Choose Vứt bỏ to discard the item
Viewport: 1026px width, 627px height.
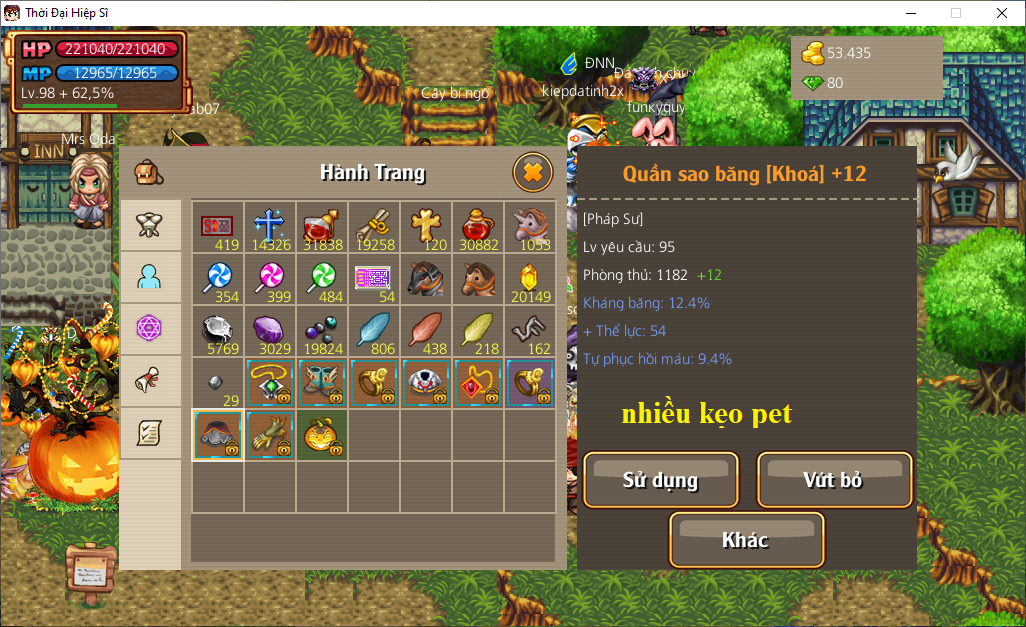(834, 480)
